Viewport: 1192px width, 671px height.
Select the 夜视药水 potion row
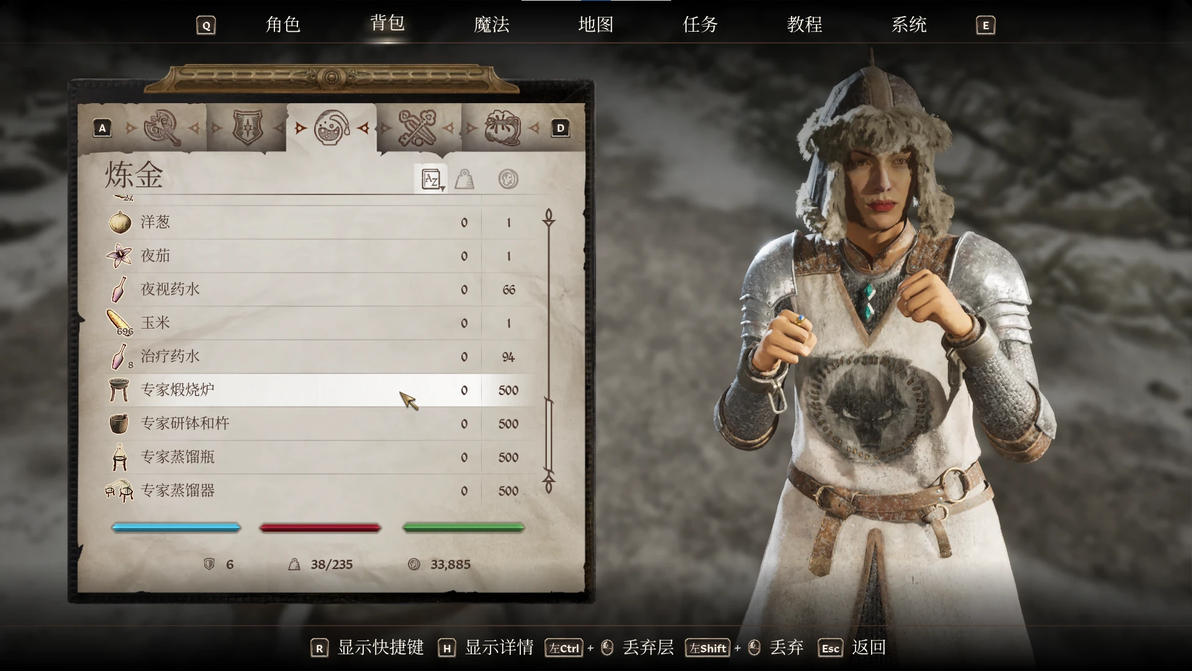tap(170, 290)
